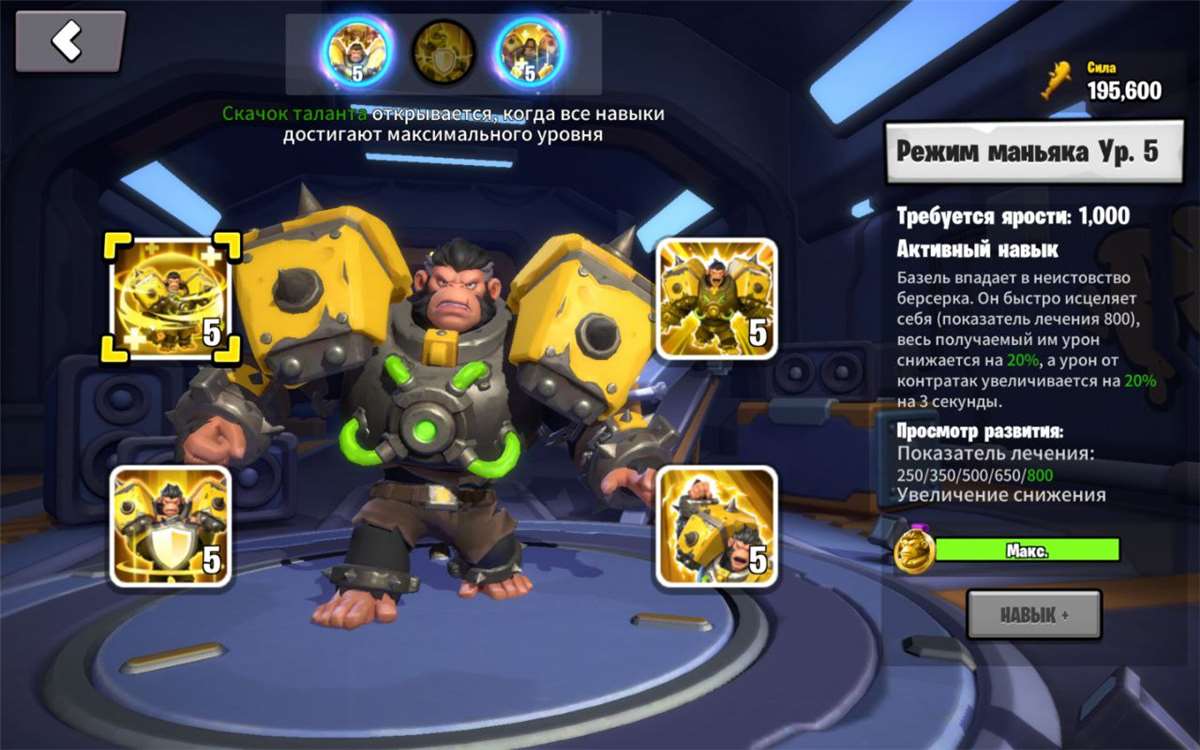Open the last blue-ringed talent icon

[530, 51]
